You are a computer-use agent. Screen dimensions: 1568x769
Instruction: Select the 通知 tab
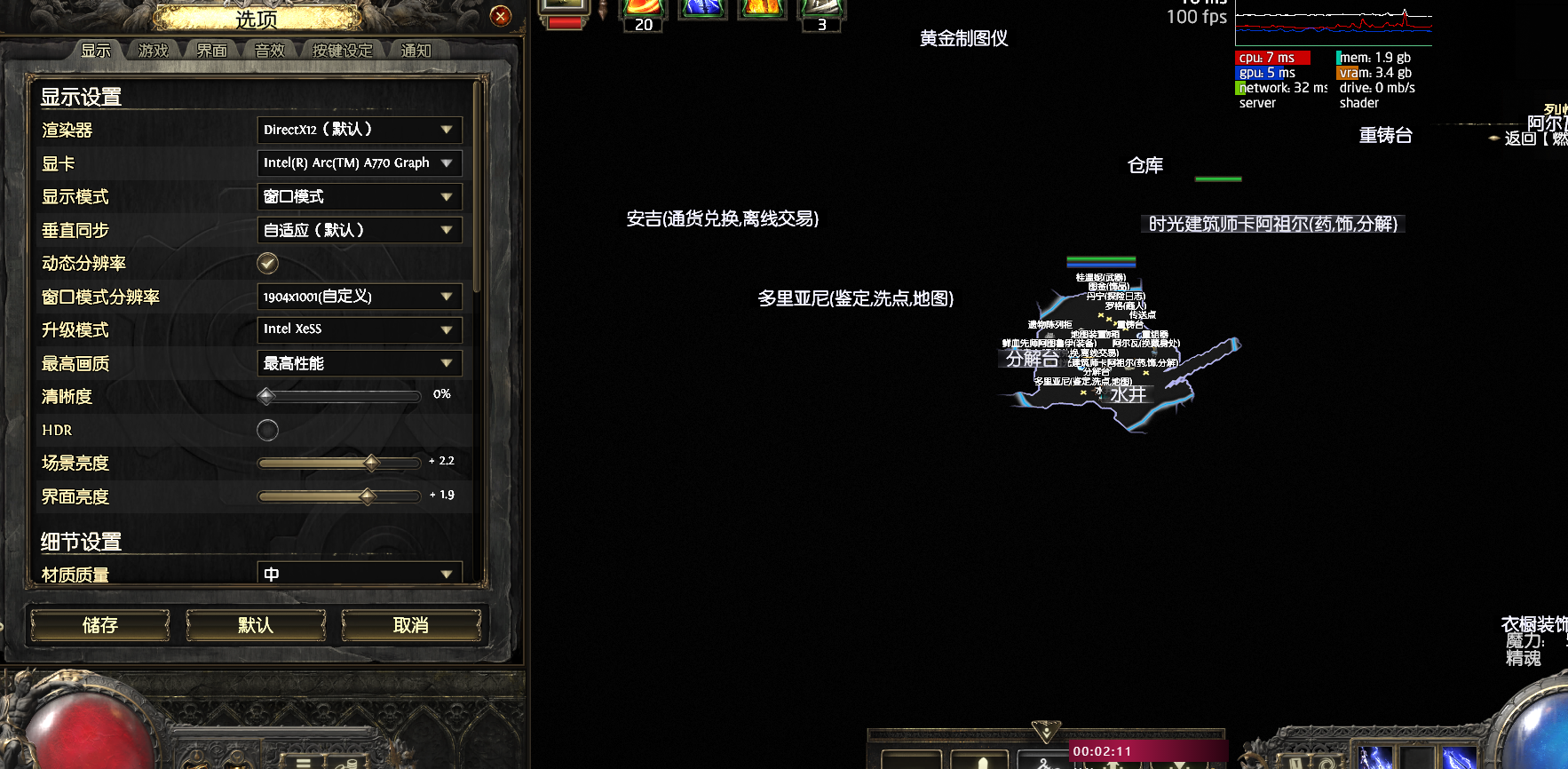click(x=416, y=51)
